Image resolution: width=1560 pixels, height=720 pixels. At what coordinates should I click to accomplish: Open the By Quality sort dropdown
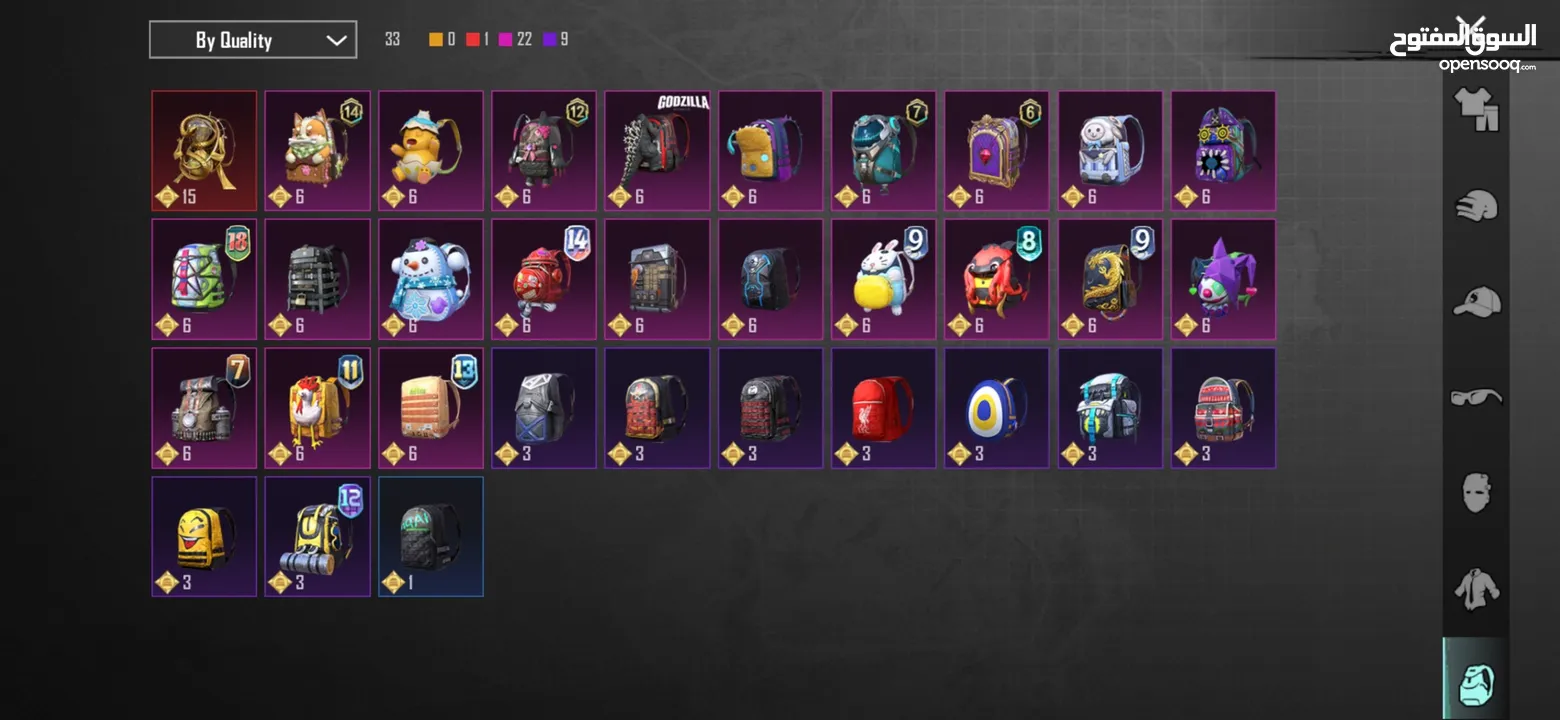coord(253,40)
